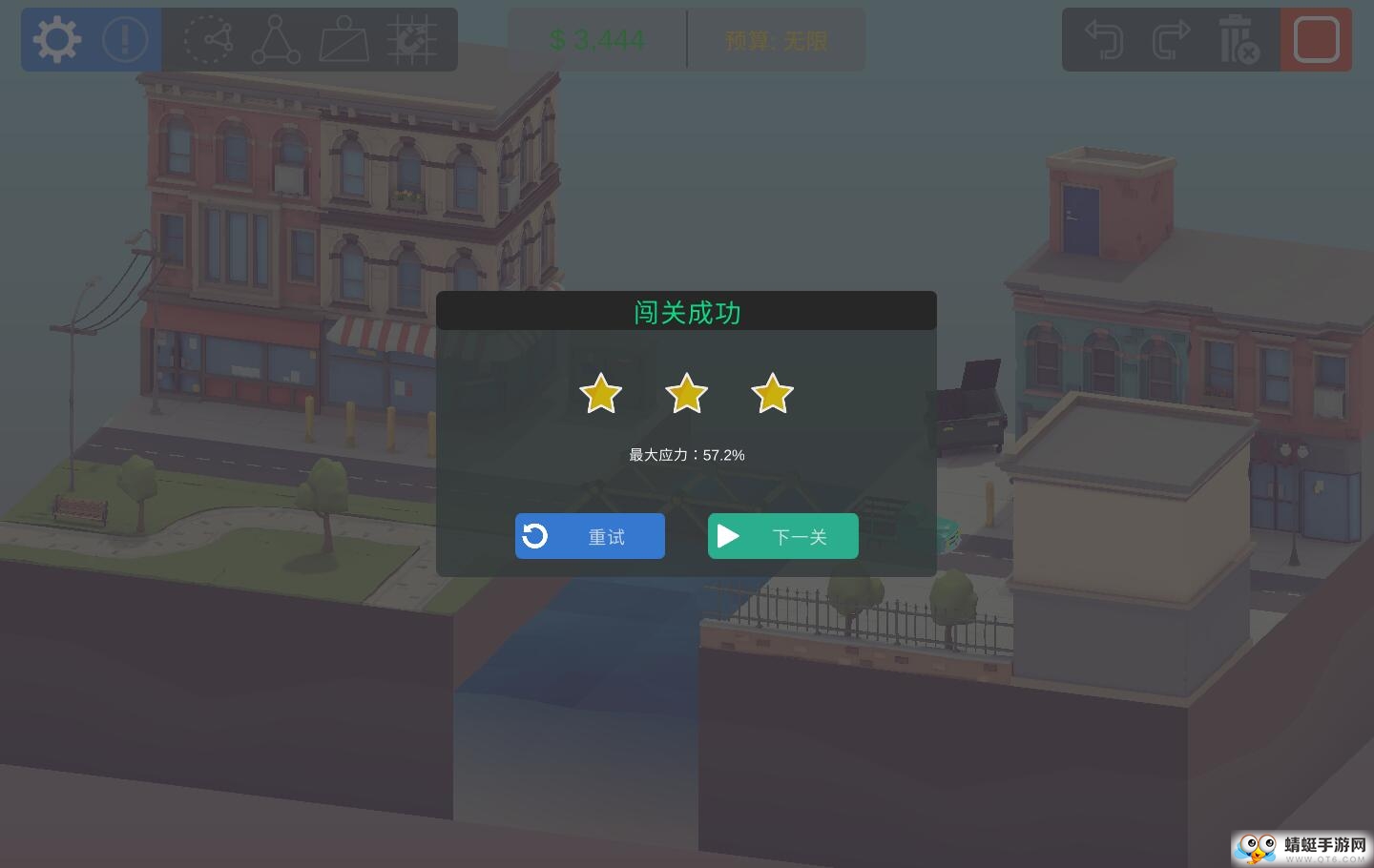Click the retry circular arrow icon

(534, 535)
